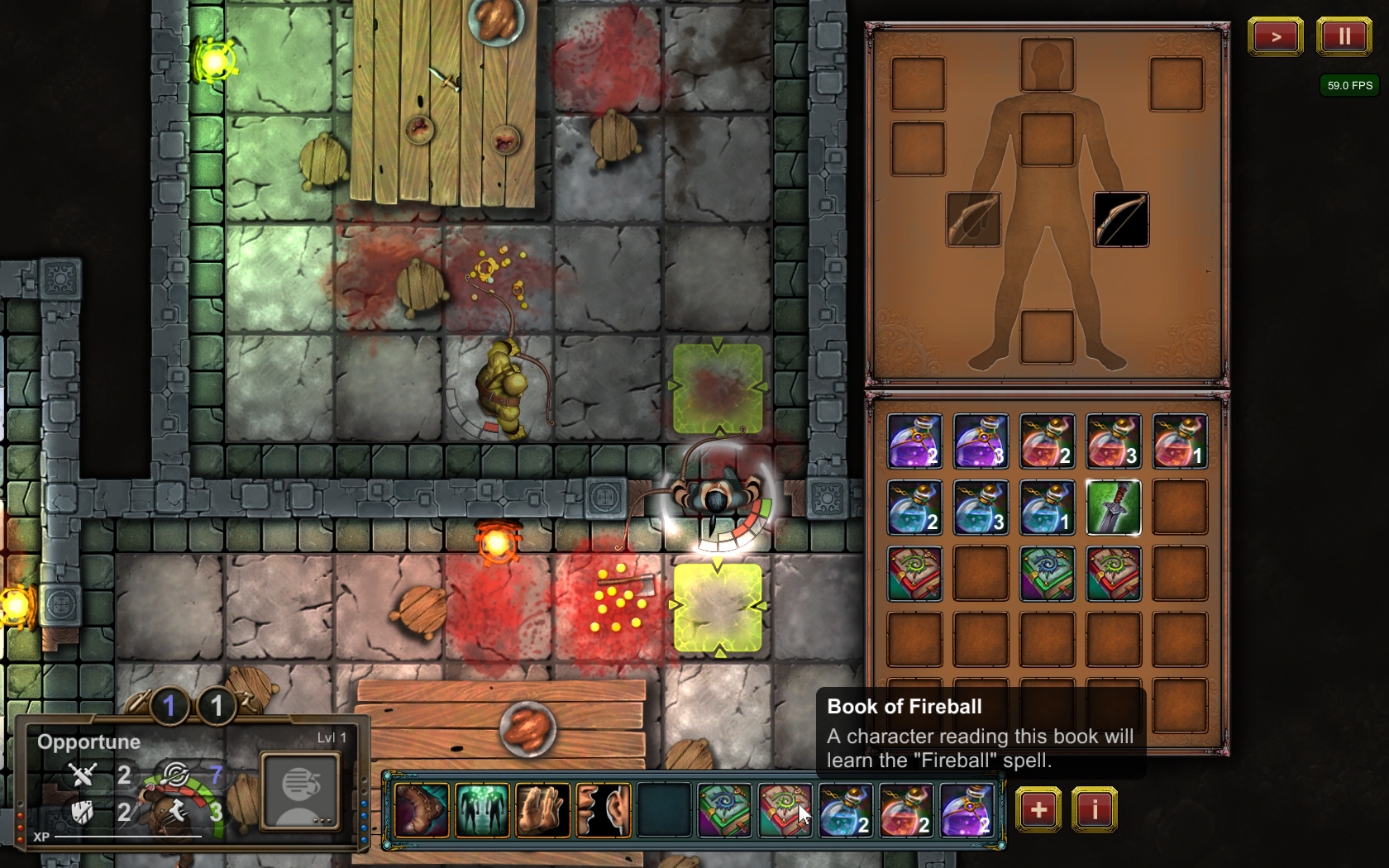This screenshot has width=1389, height=868.
Task: Pick the red potion stack of one
Action: coord(1179,441)
